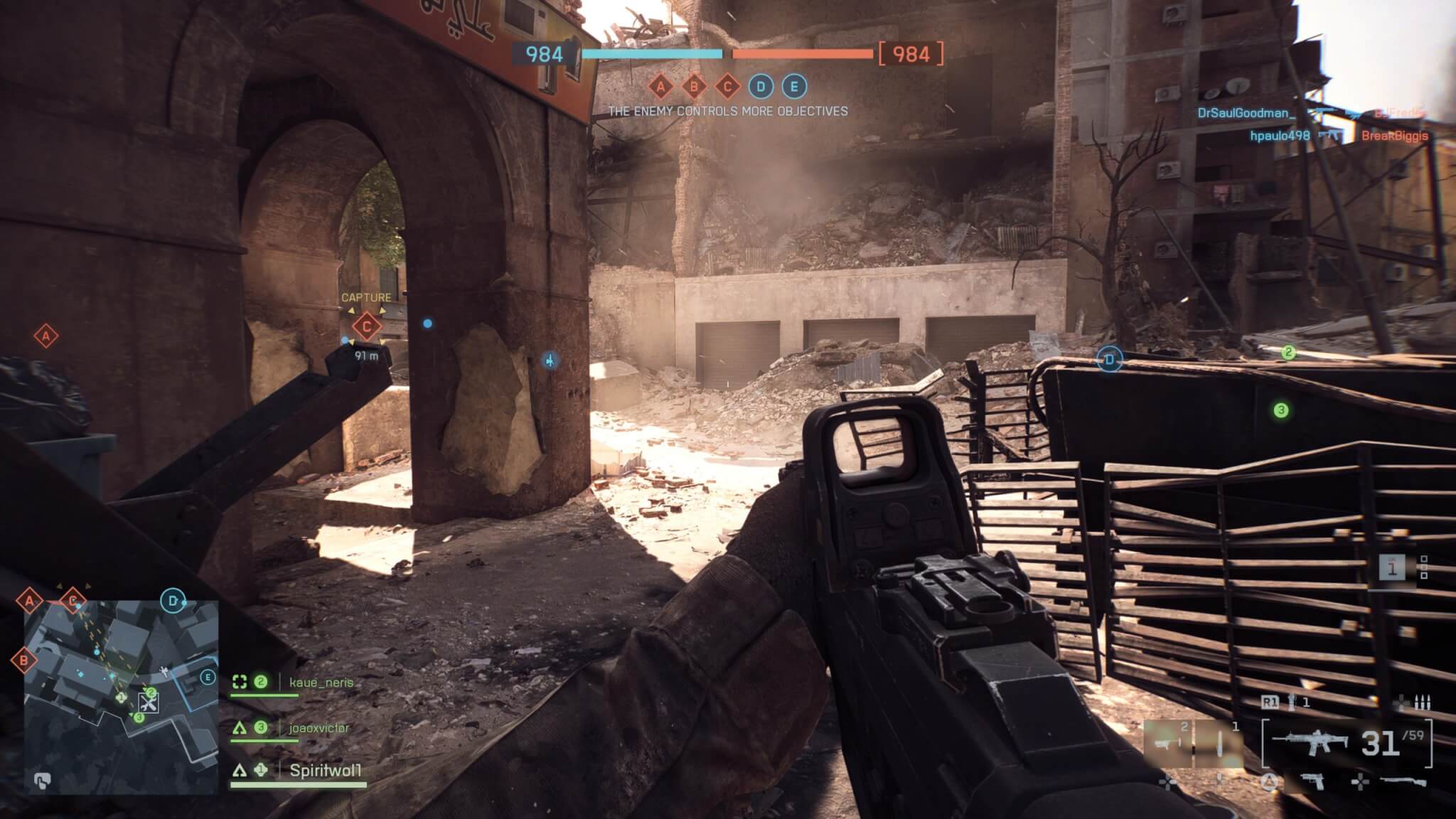
Task: Select objective E in the top scoreboard row
Action: pyautogui.click(x=794, y=87)
